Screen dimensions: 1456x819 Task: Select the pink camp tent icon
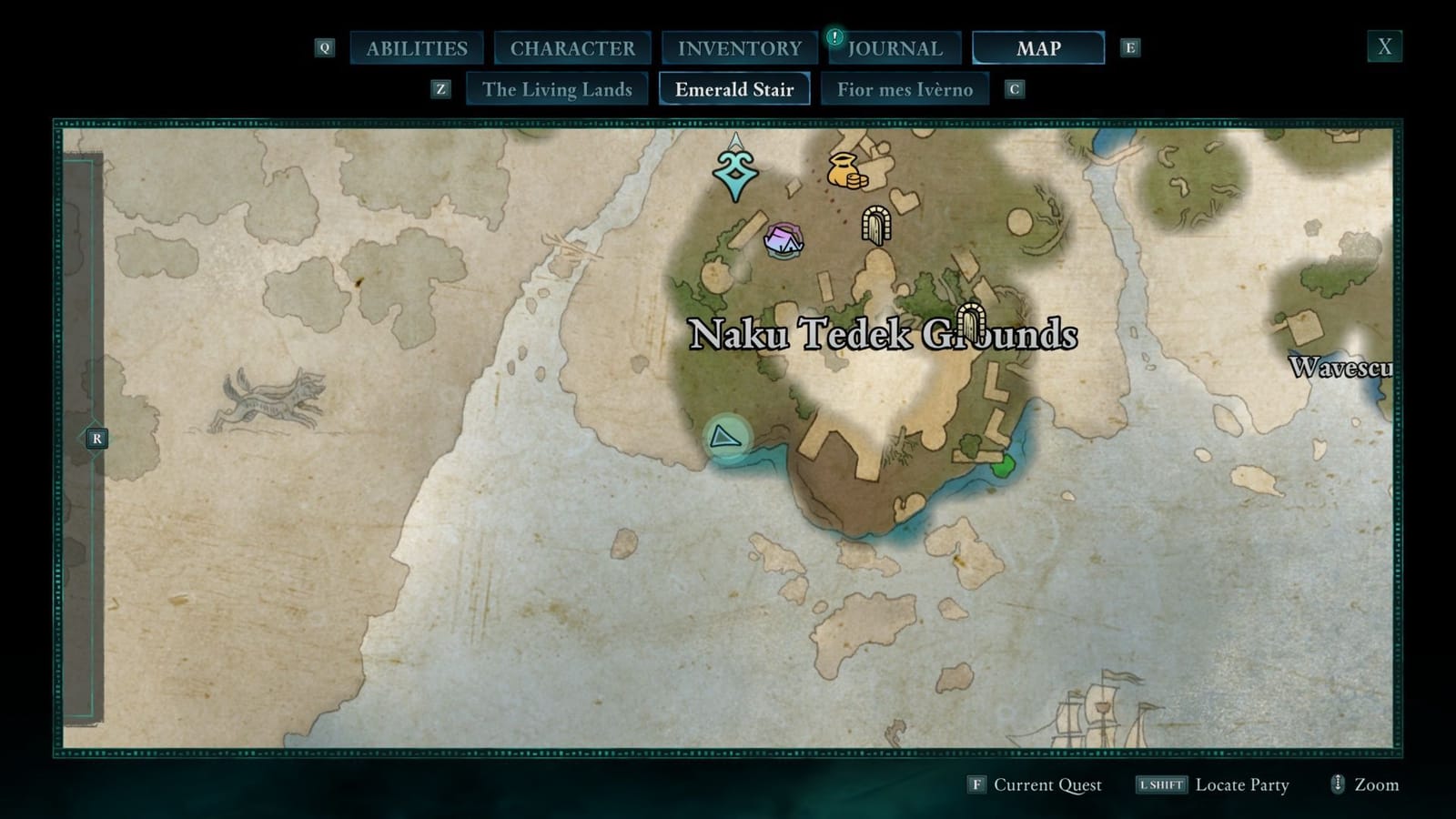pos(784,241)
